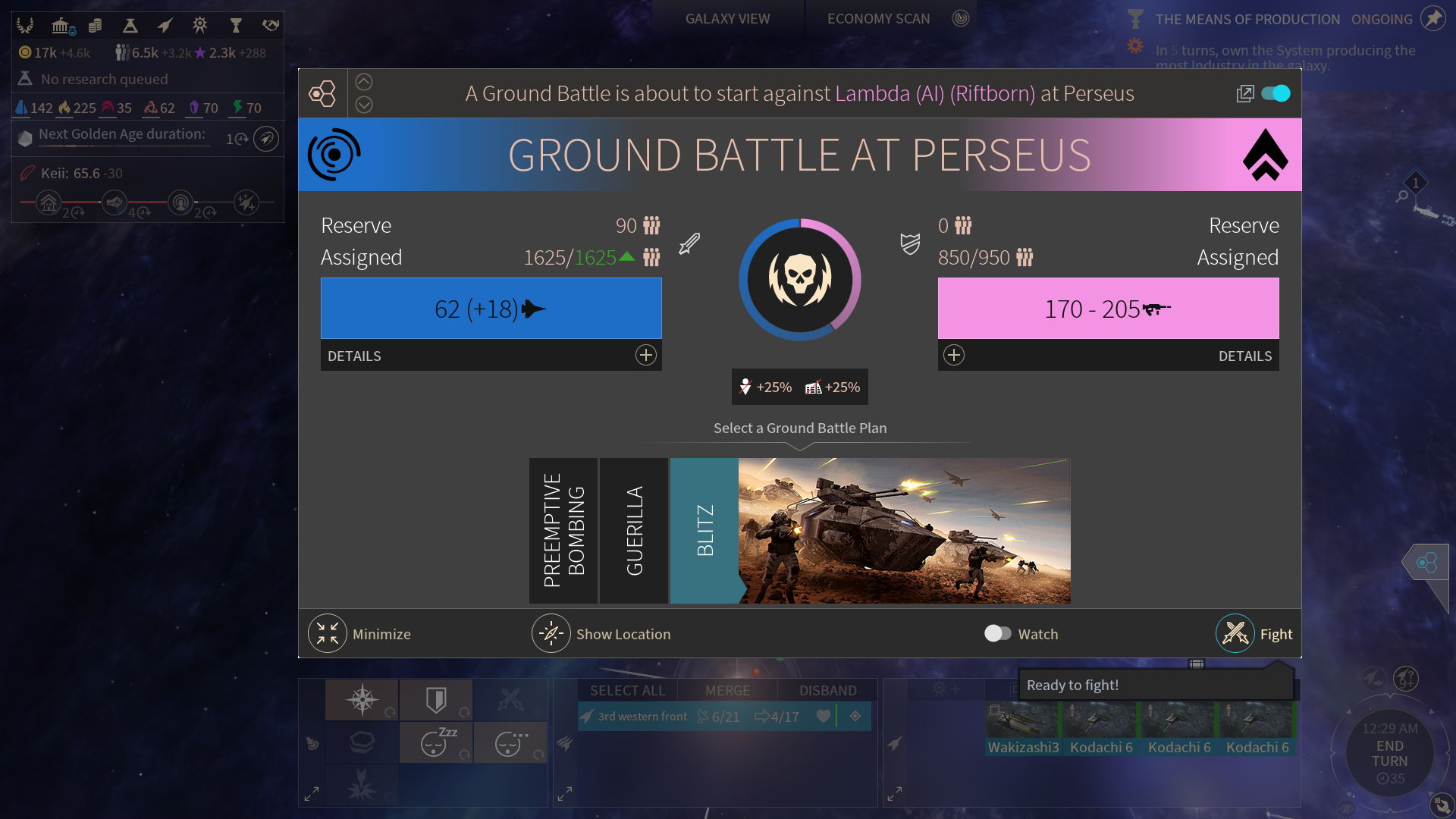Minimize the ground battle window
The image size is (1456, 819).
pyautogui.click(x=328, y=634)
